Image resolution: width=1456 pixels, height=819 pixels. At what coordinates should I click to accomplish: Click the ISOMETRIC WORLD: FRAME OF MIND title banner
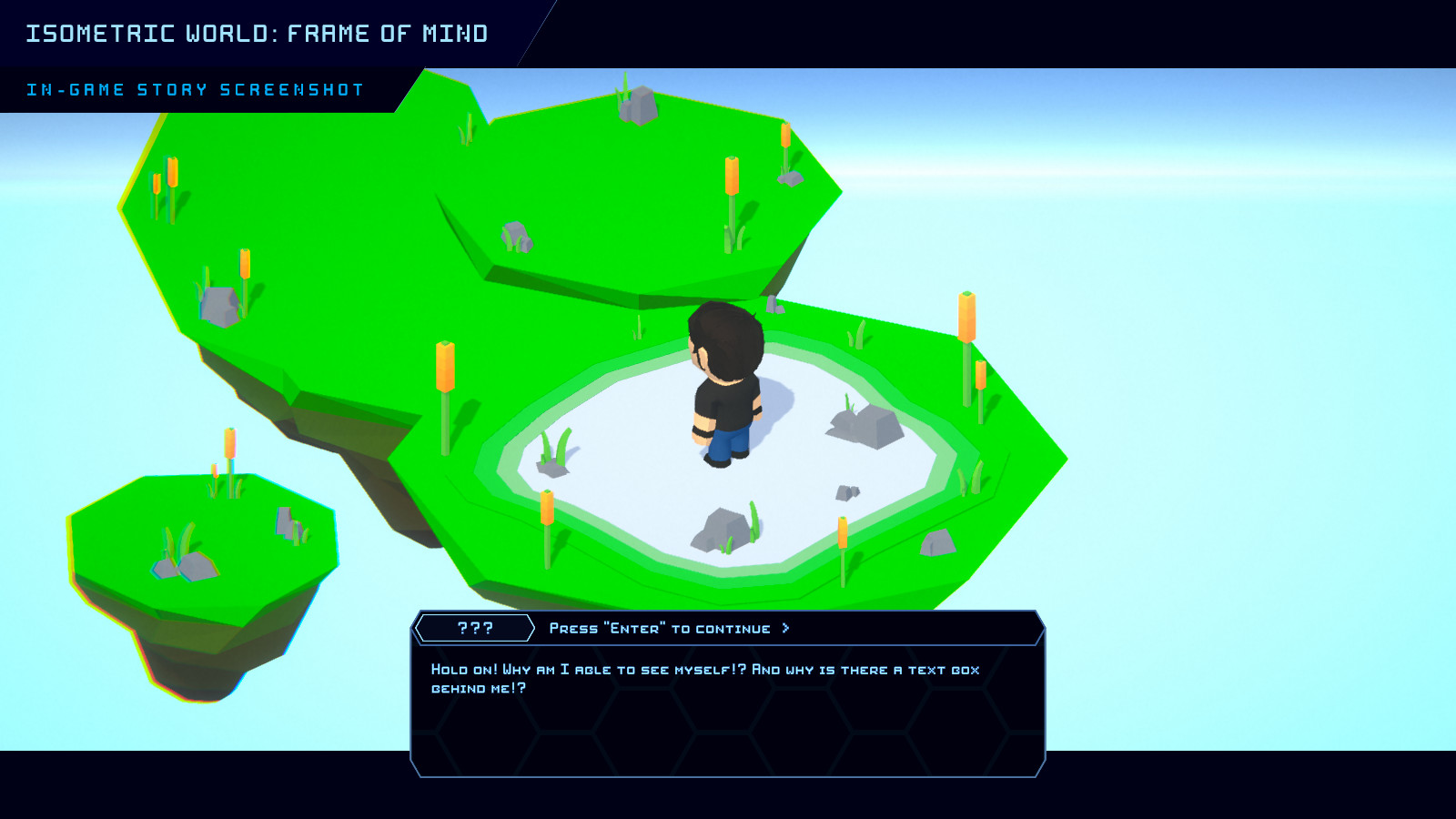[x=258, y=33]
